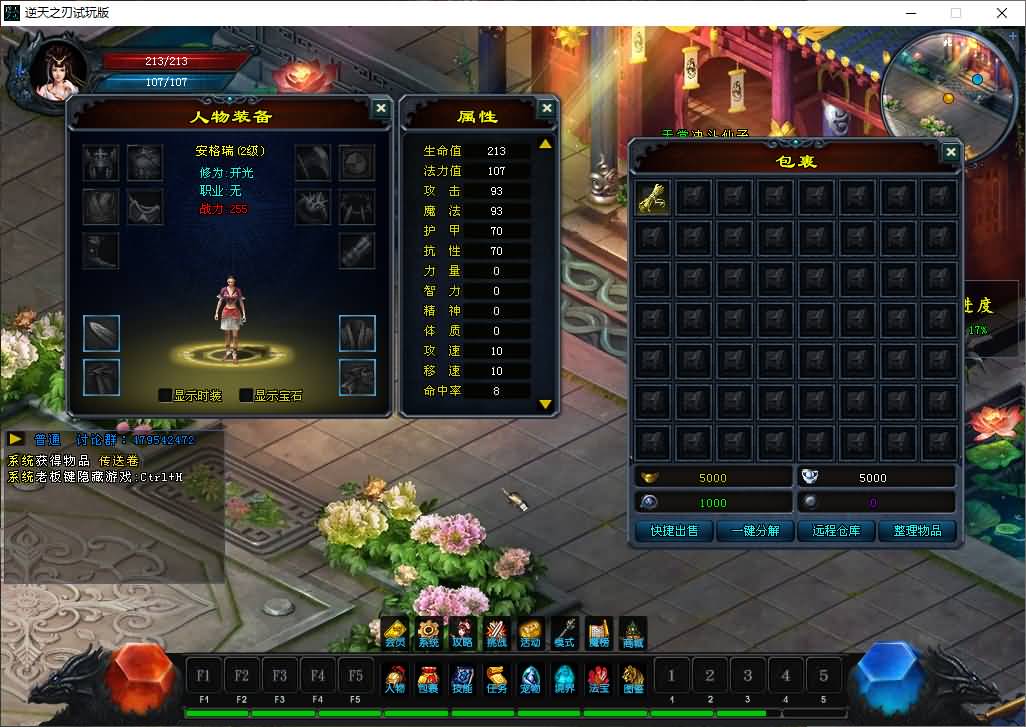Open the 活动 events icon
The image size is (1026, 727).
(530, 633)
